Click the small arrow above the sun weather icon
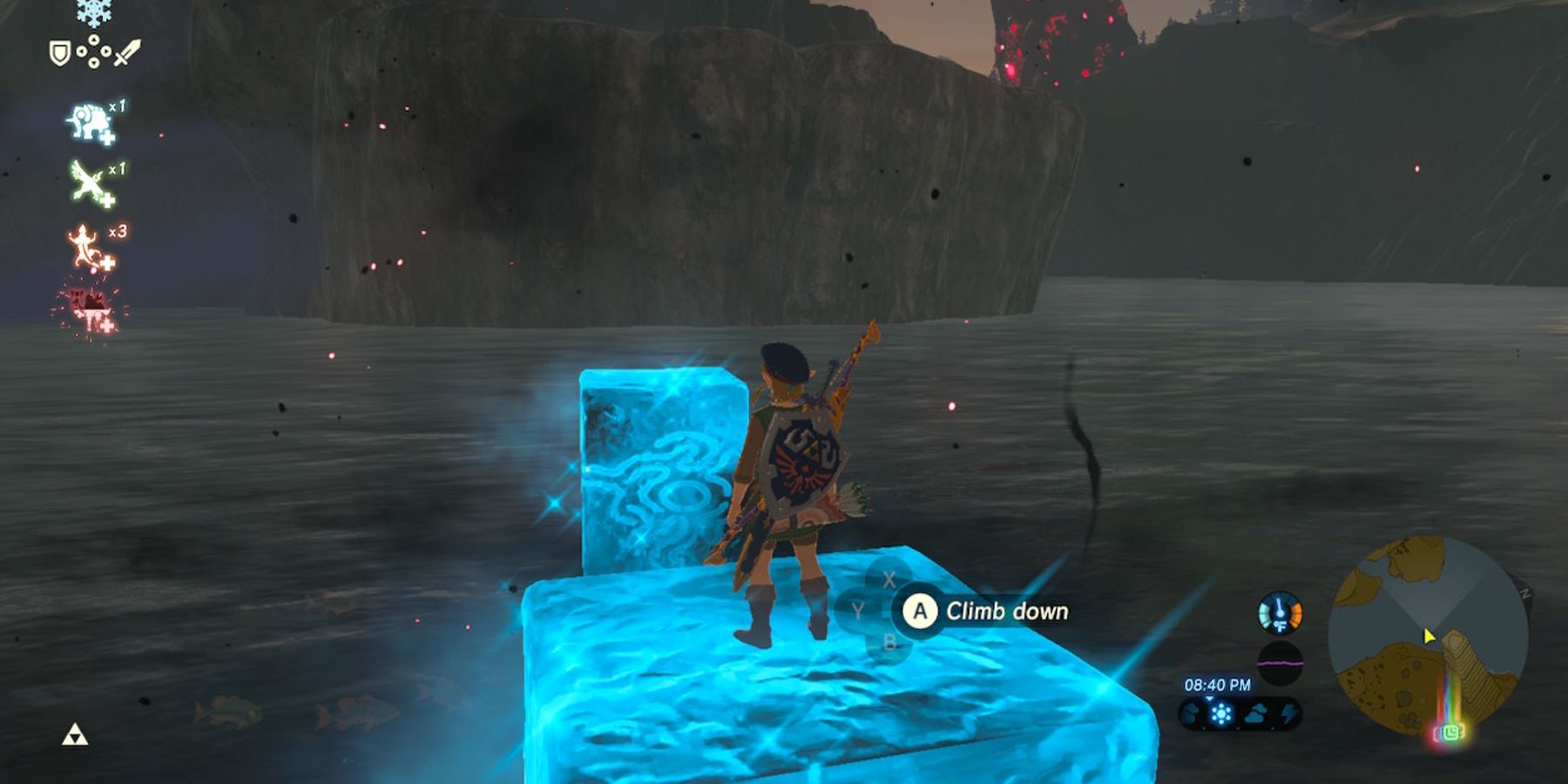This screenshot has width=1568, height=784. pyautogui.click(x=1209, y=699)
